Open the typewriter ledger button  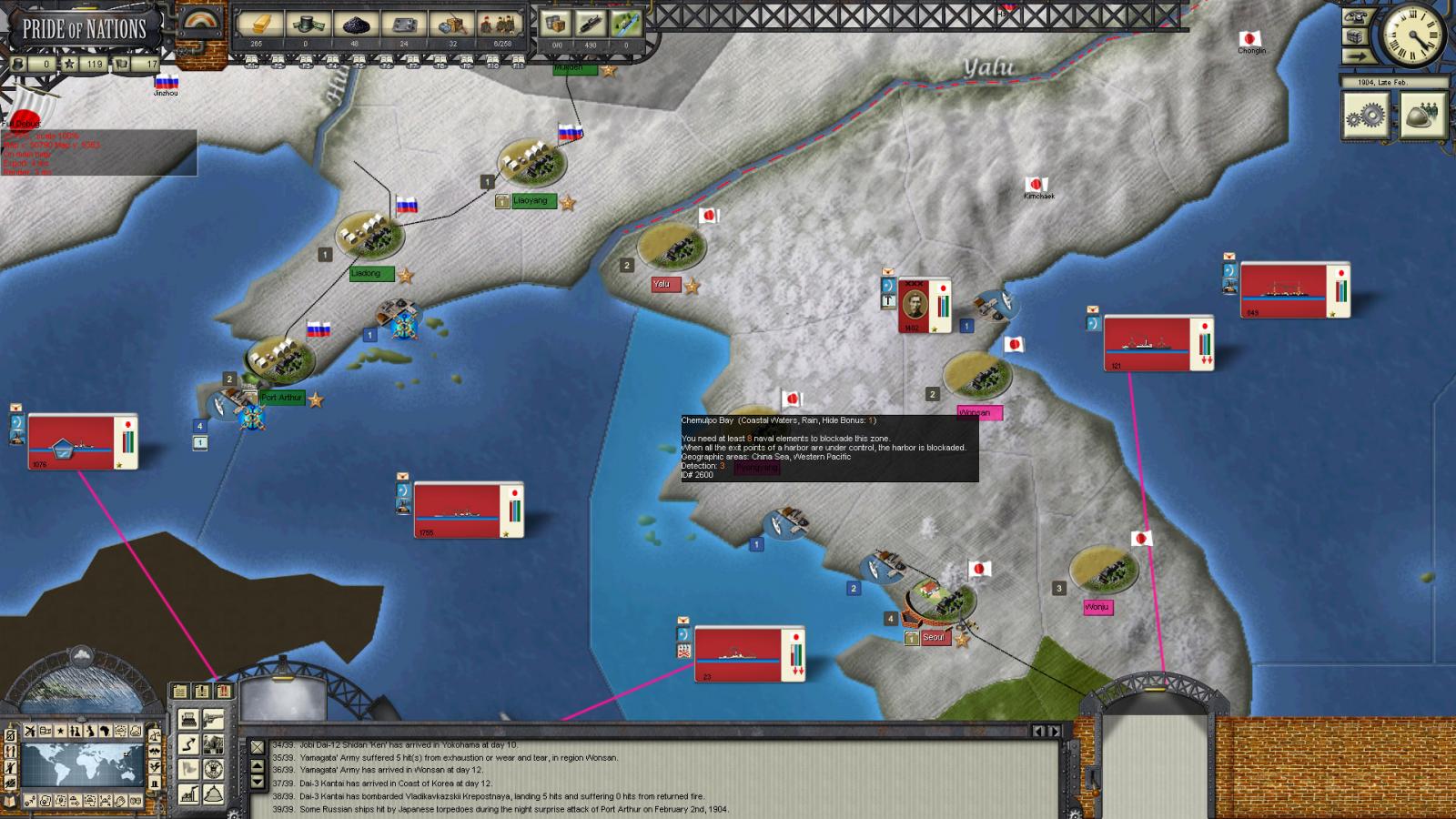188,720
